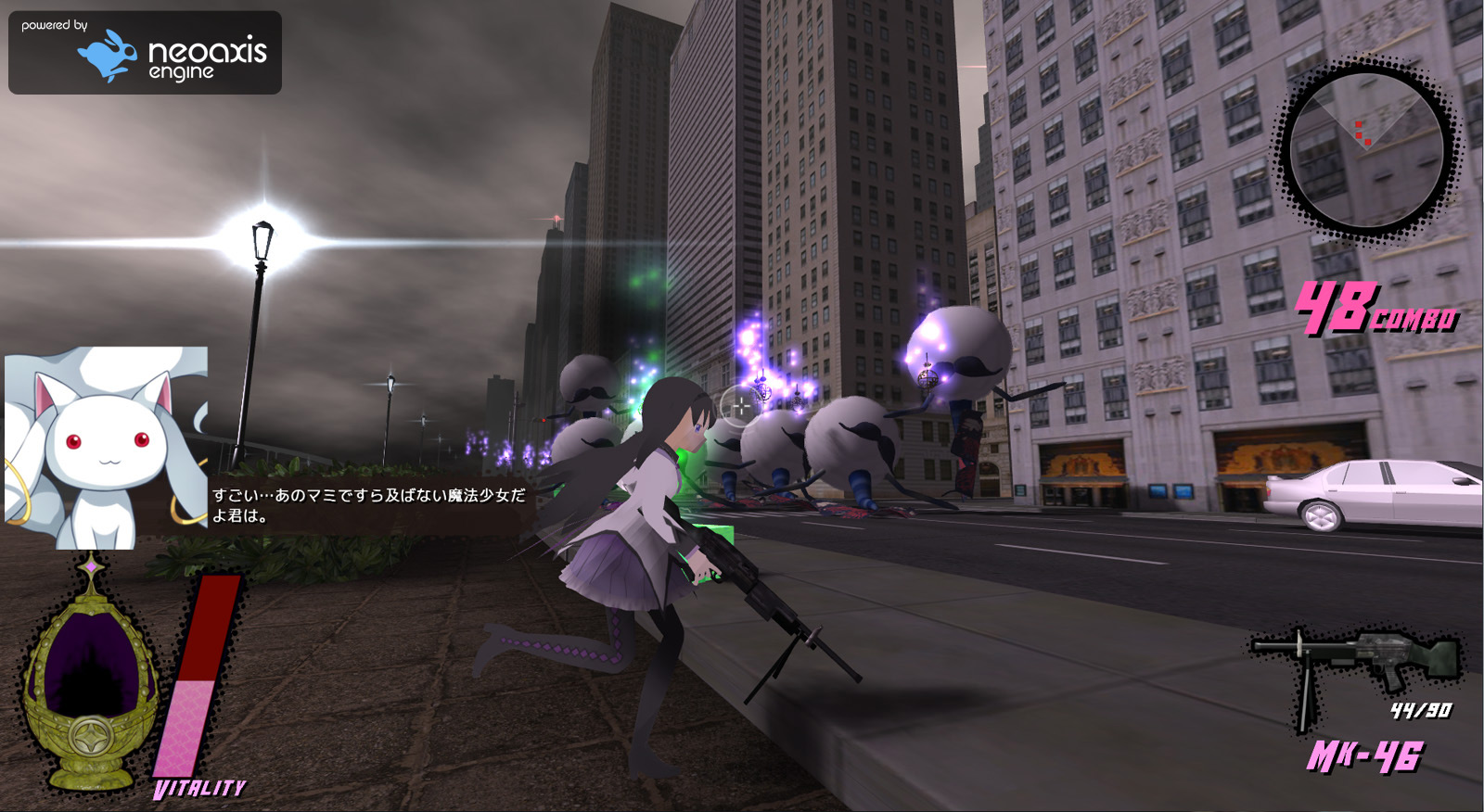Click the NeoAxis Engine logo badge
This screenshot has height=812, width=1484.
145,53
